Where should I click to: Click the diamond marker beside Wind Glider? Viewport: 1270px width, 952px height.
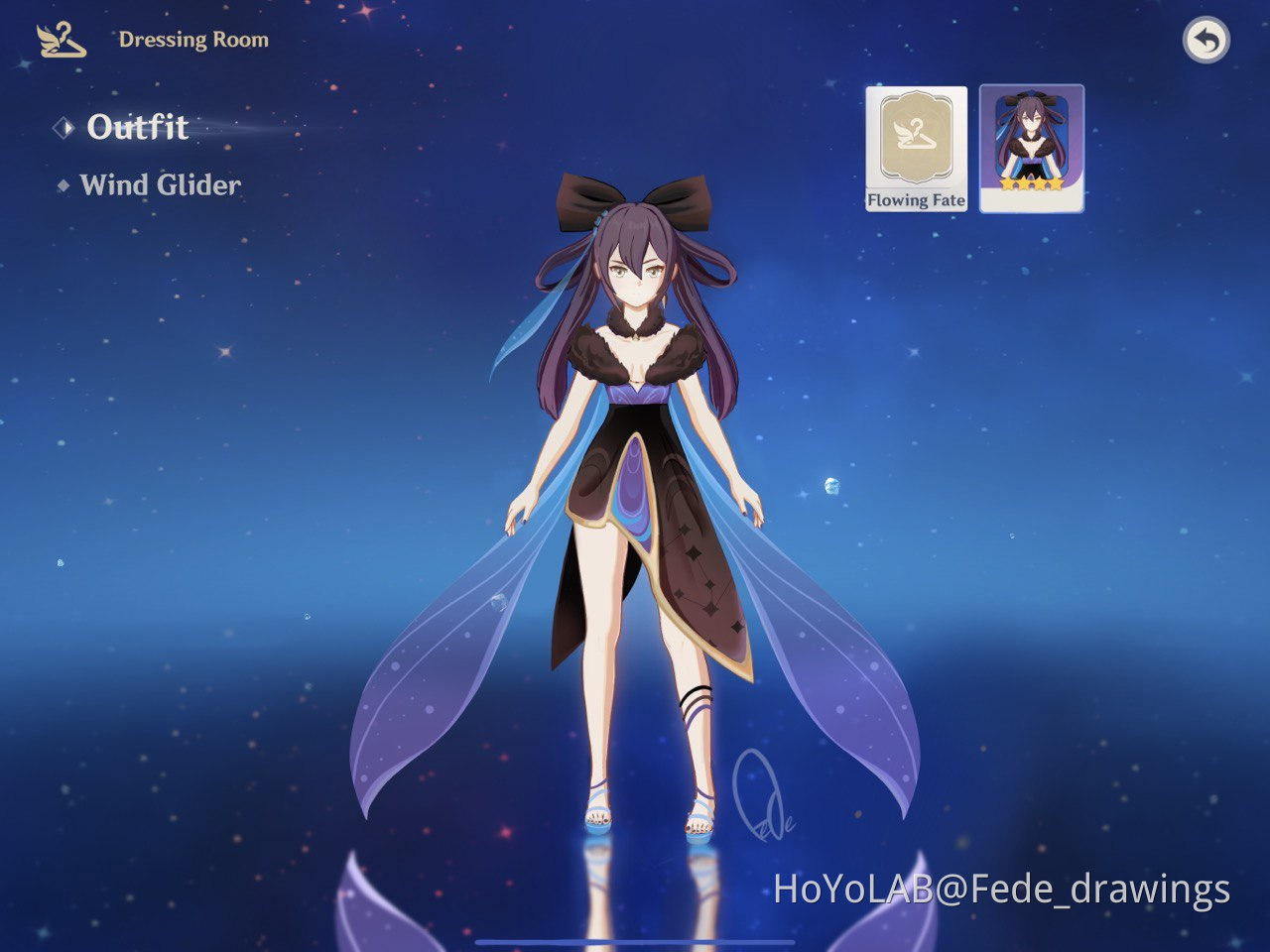62,184
